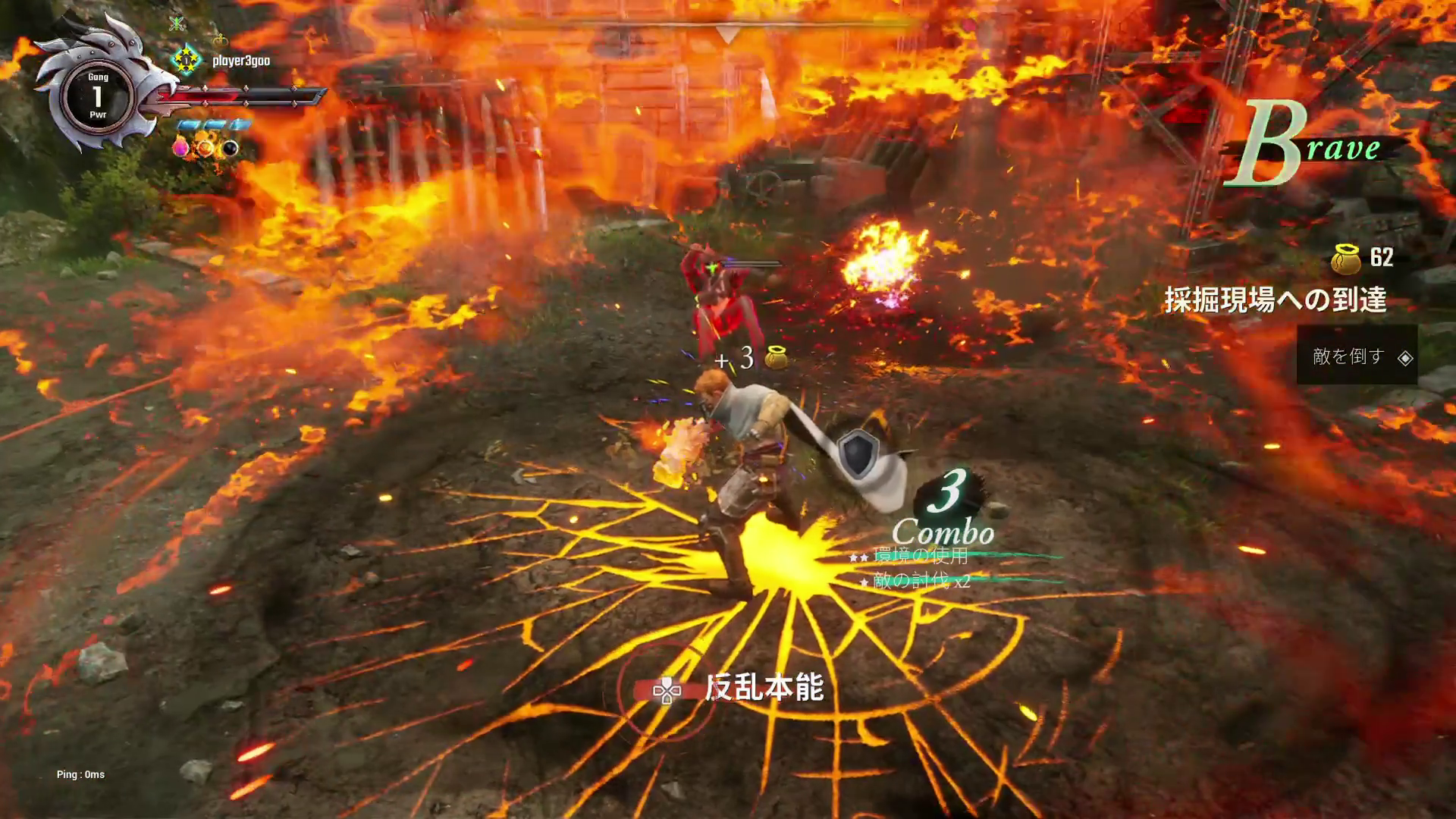Select the orange orb item icon

click(205, 148)
